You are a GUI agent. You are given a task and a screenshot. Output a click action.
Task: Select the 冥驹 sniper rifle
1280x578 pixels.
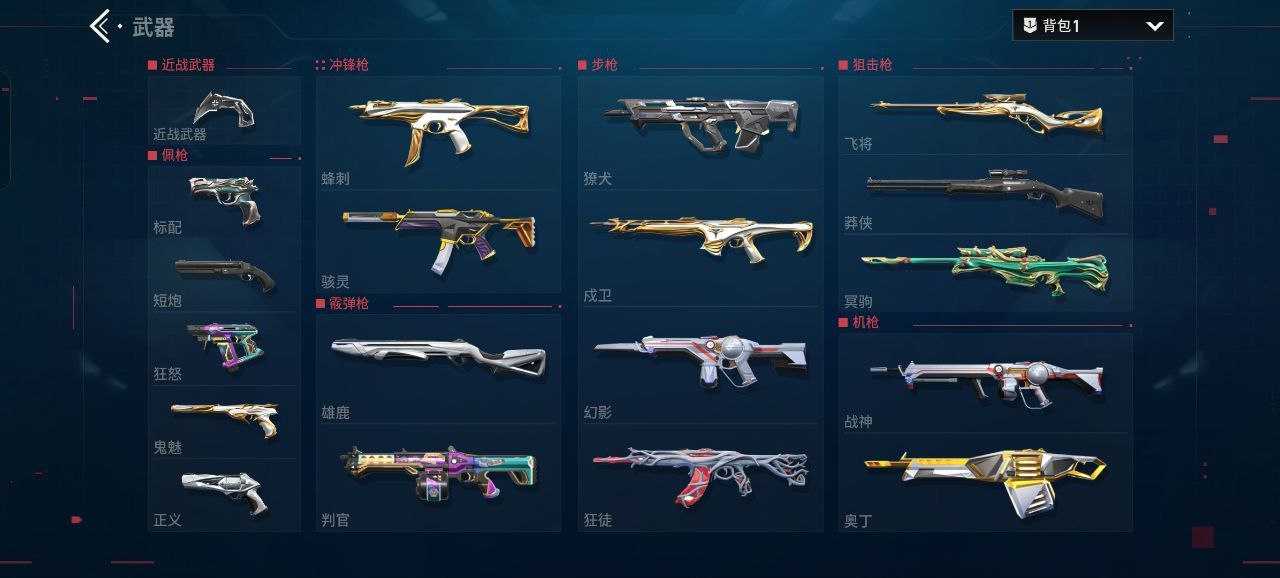click(985, 272)
